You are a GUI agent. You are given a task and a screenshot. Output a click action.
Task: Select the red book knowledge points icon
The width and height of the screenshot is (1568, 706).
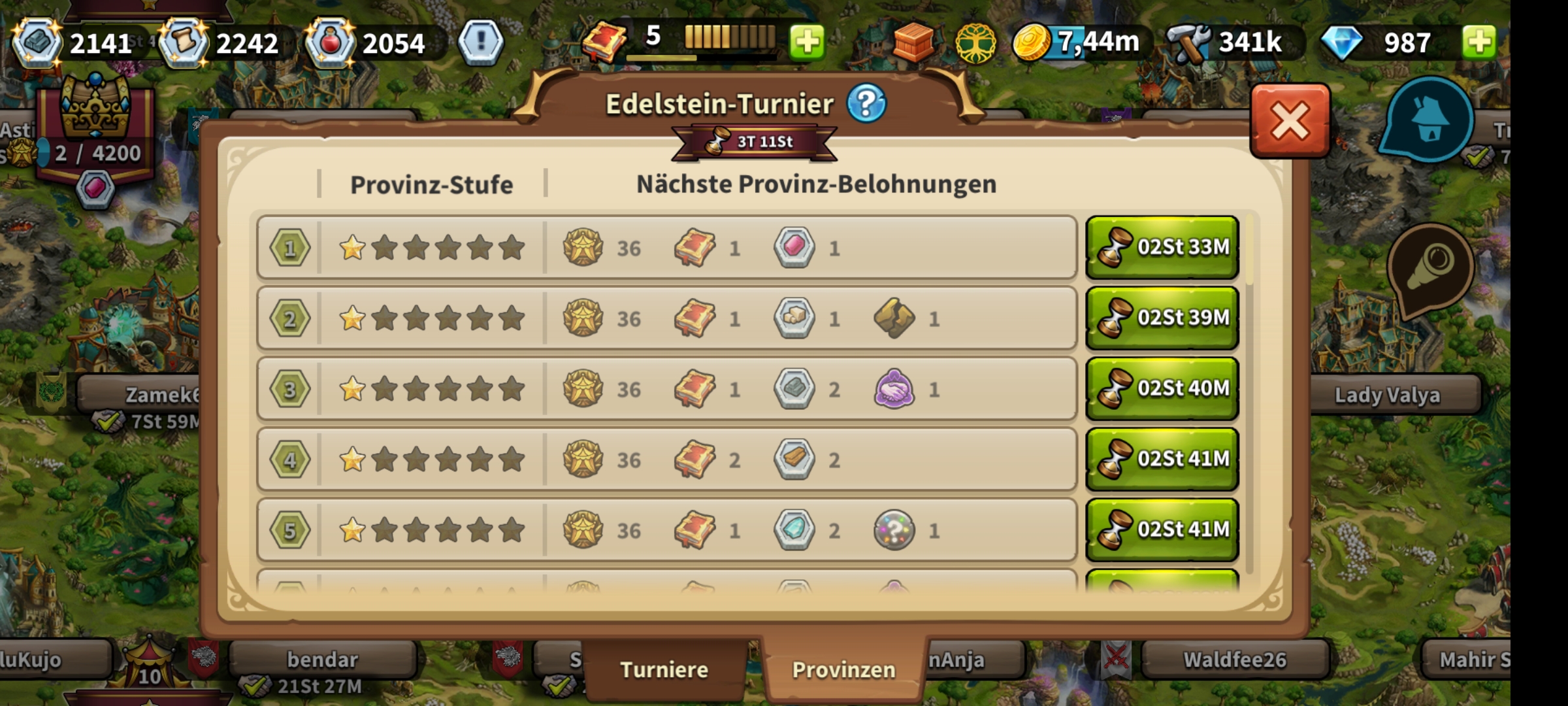point(604,41)
